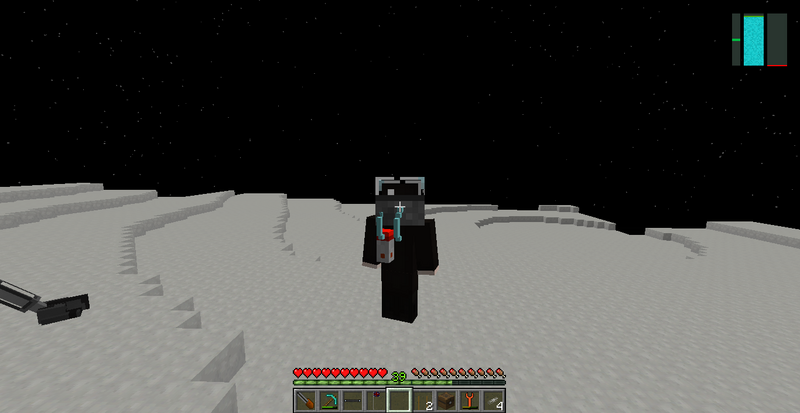Screen dimensions: 800x413
Task: Choose the hotbar slot with four items
Action: [x=493, y=401]
